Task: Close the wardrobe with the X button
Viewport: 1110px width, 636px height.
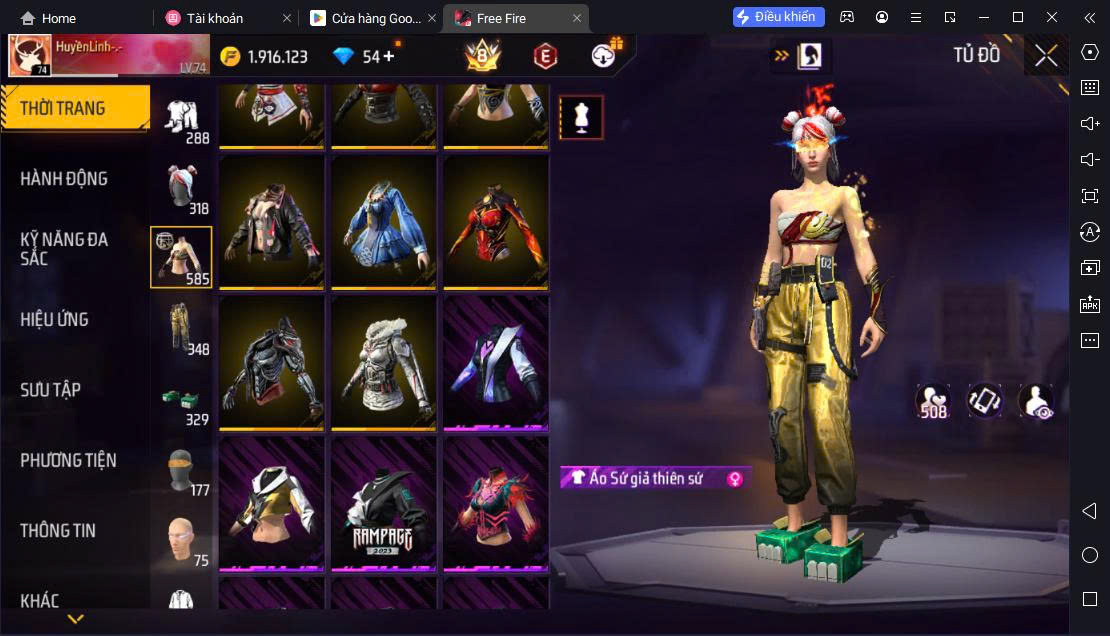Action: coord(1046,56)
